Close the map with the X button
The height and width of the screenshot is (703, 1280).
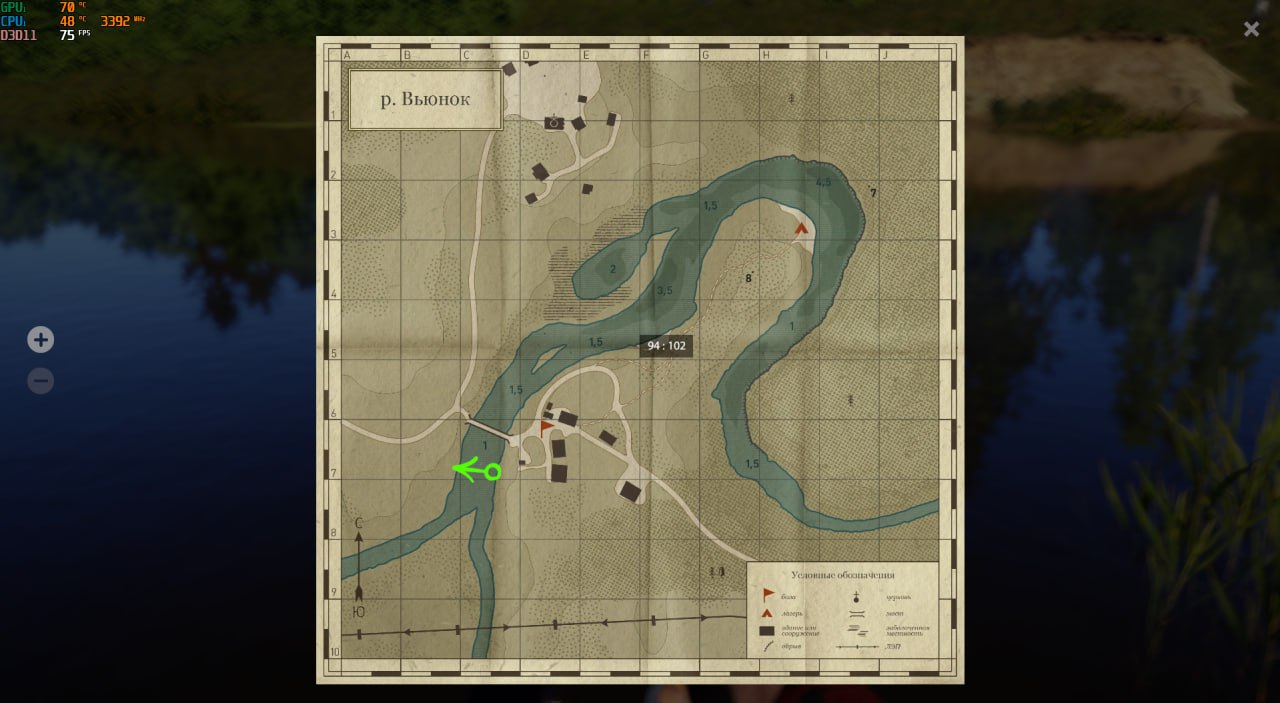(x=1251, y=29)
